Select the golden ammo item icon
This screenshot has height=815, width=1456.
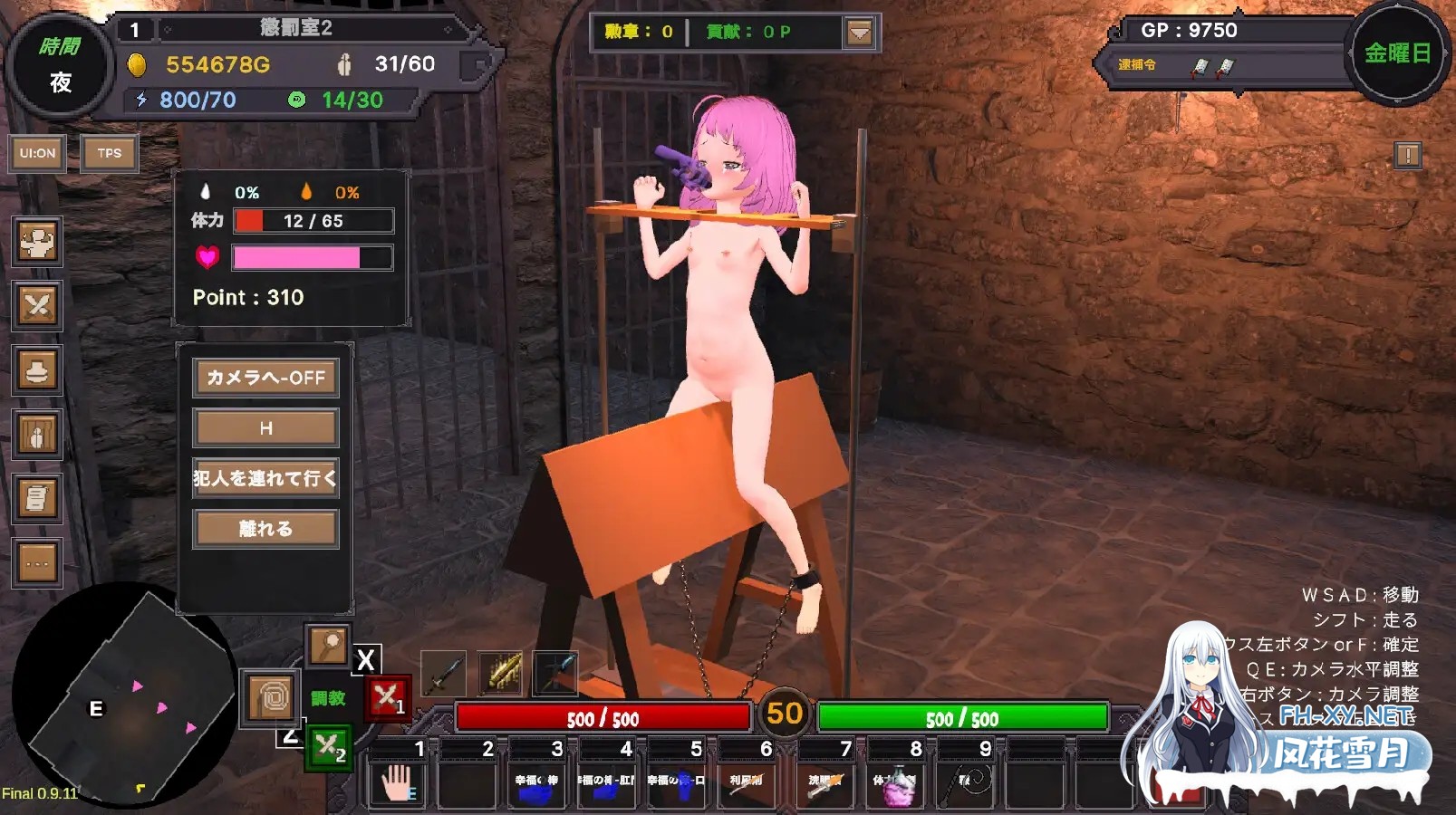click(x=499, y=676)
